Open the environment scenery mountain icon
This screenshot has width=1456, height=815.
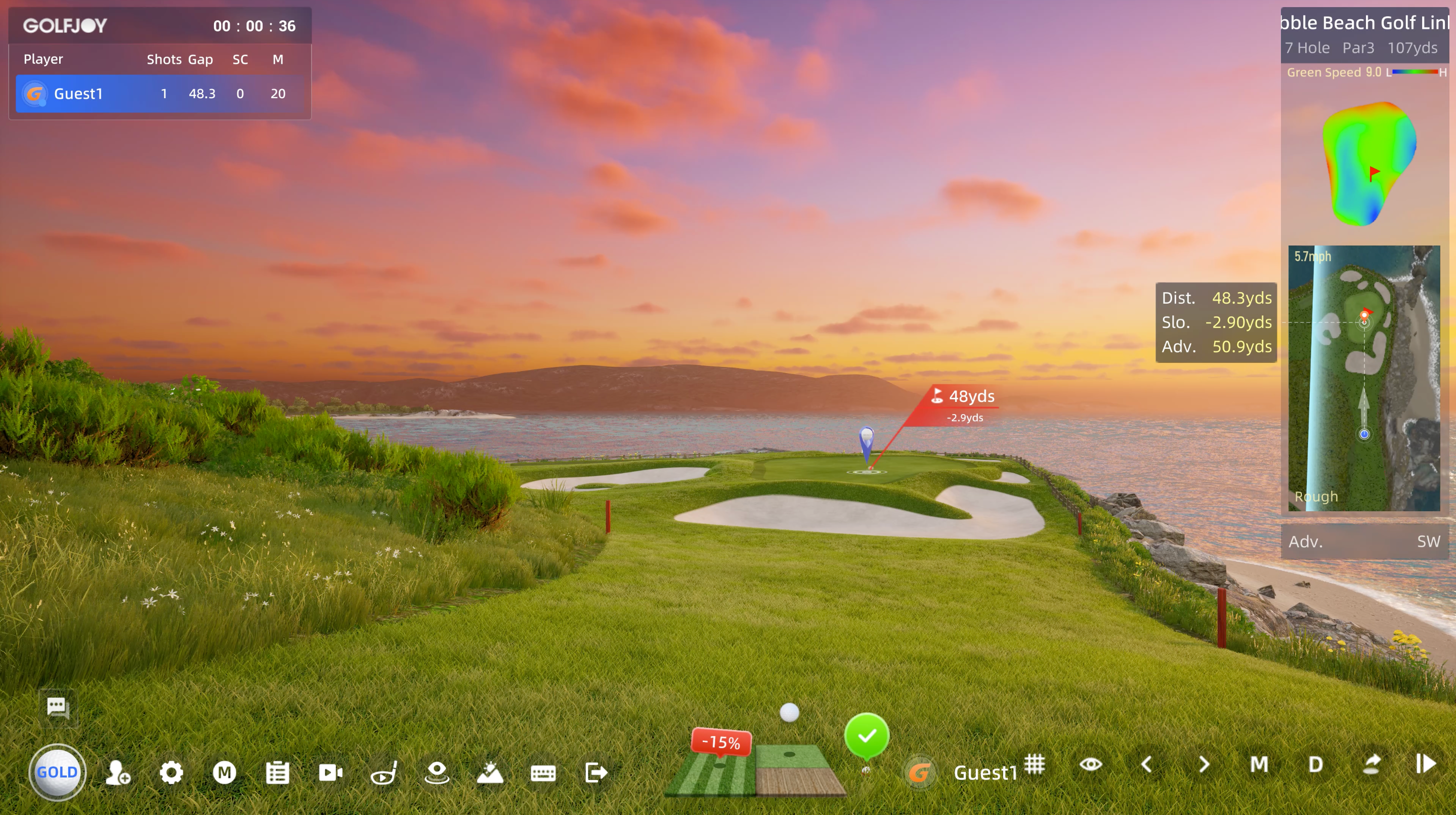click(490, 772)
